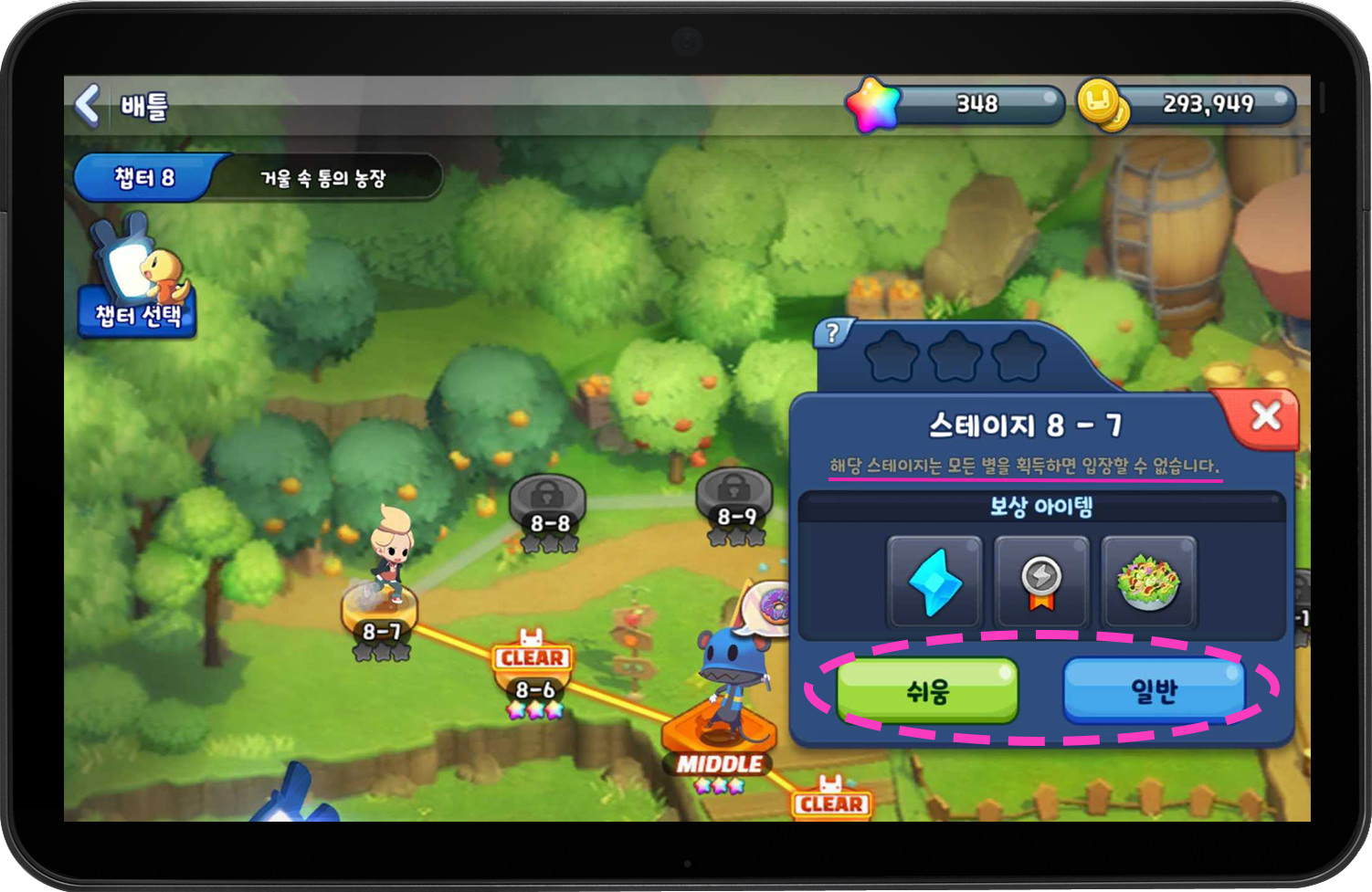Switch to the 챕터 8 tab
Viewport: 1372px width, 892px height.
pos(146,177)
